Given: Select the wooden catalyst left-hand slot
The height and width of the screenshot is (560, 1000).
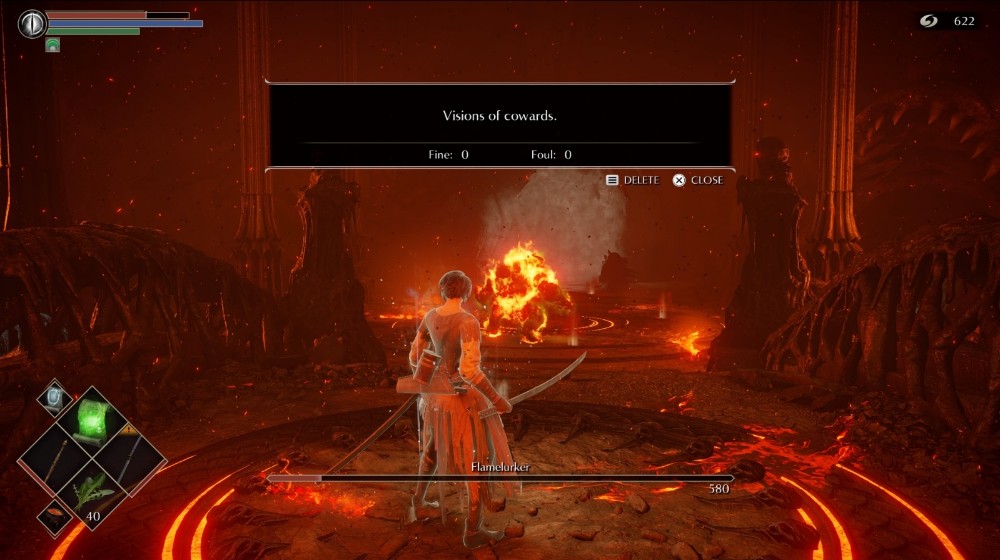Looking at the screenshot, I should coord(56,460).
